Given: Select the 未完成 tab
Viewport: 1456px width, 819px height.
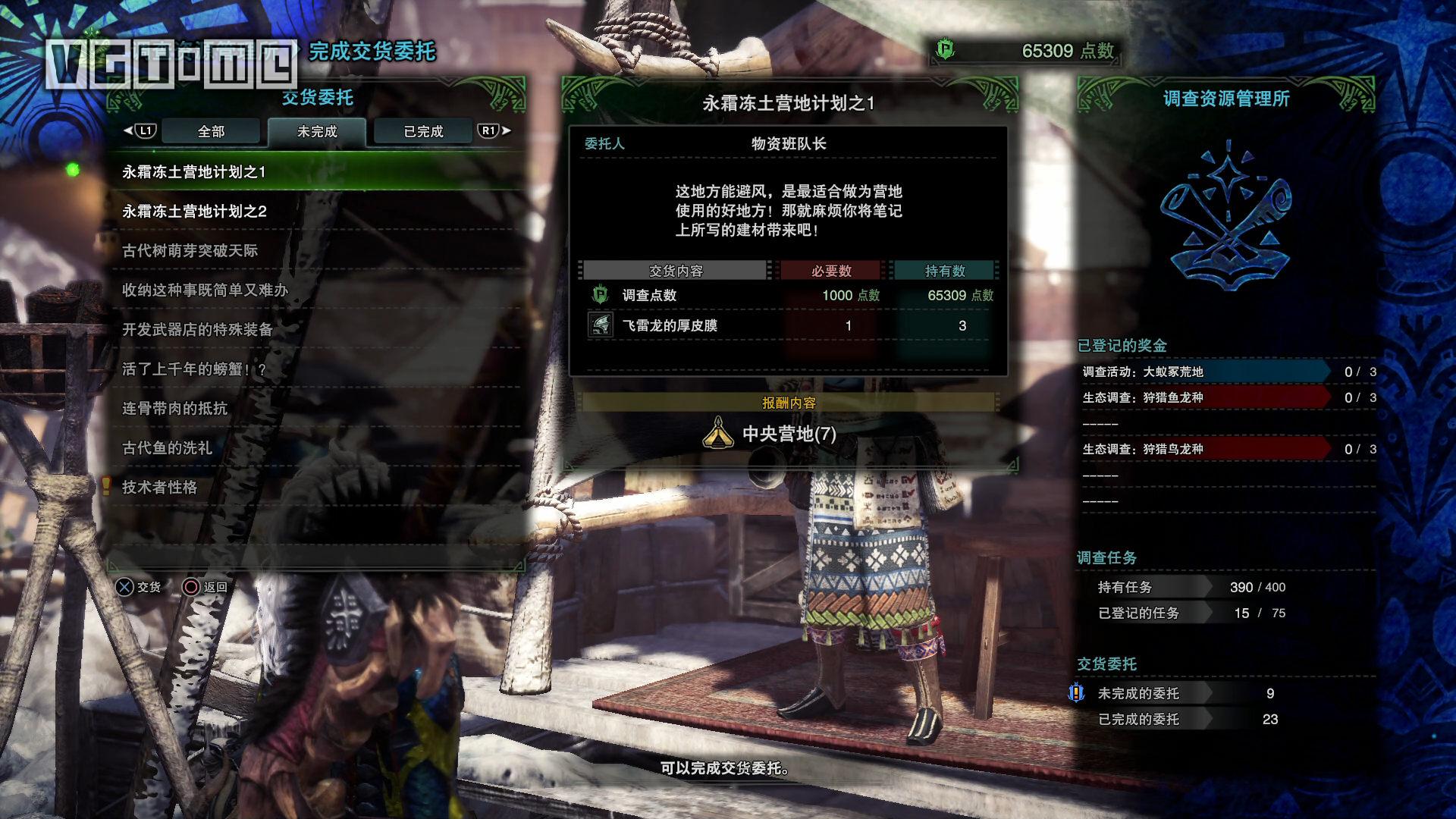Looking at the screenshot, I should (317, 132).
